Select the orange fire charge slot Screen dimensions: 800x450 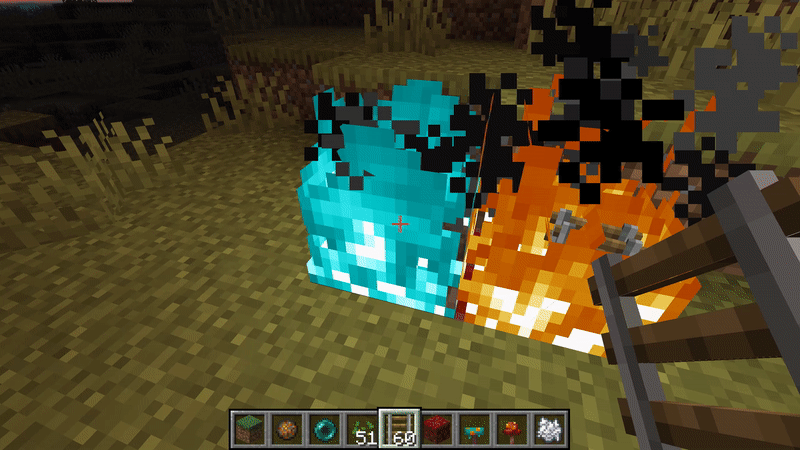[x=285, y=428]
